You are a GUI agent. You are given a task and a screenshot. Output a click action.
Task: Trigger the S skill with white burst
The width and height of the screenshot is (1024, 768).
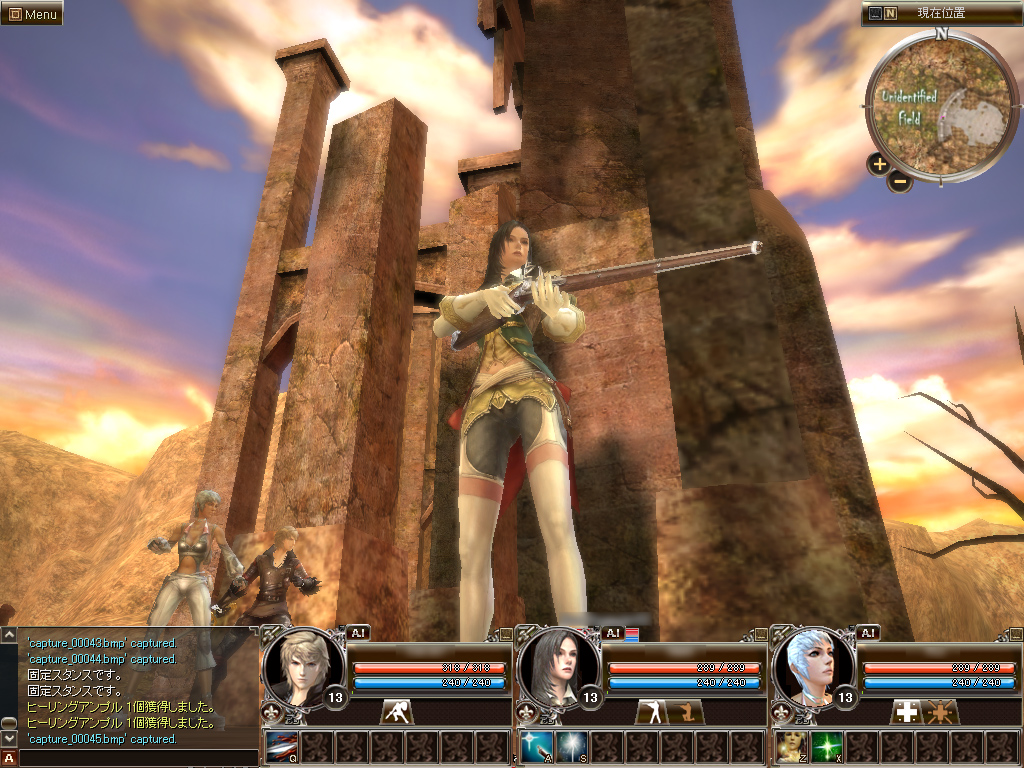[571, 747]
